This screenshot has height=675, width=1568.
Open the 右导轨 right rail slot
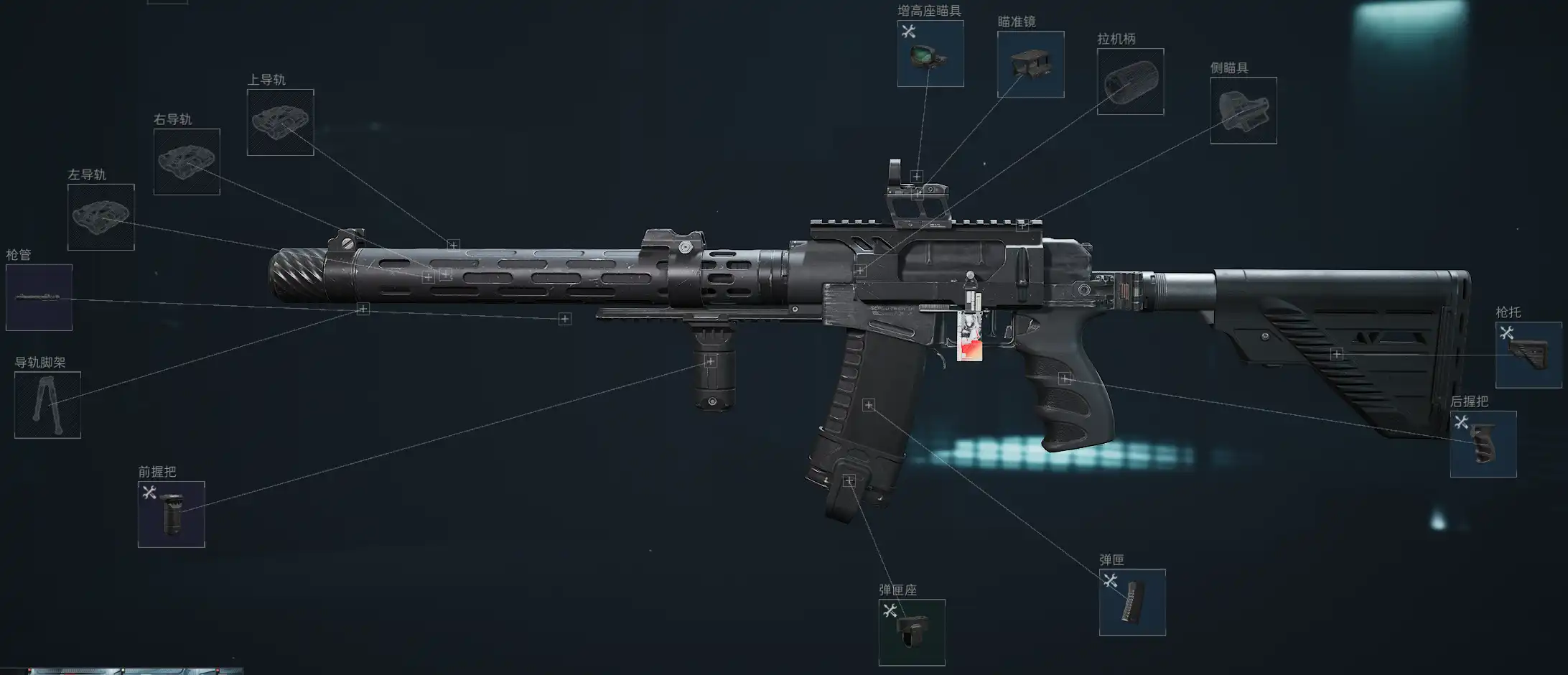click(x=187, y=162)
